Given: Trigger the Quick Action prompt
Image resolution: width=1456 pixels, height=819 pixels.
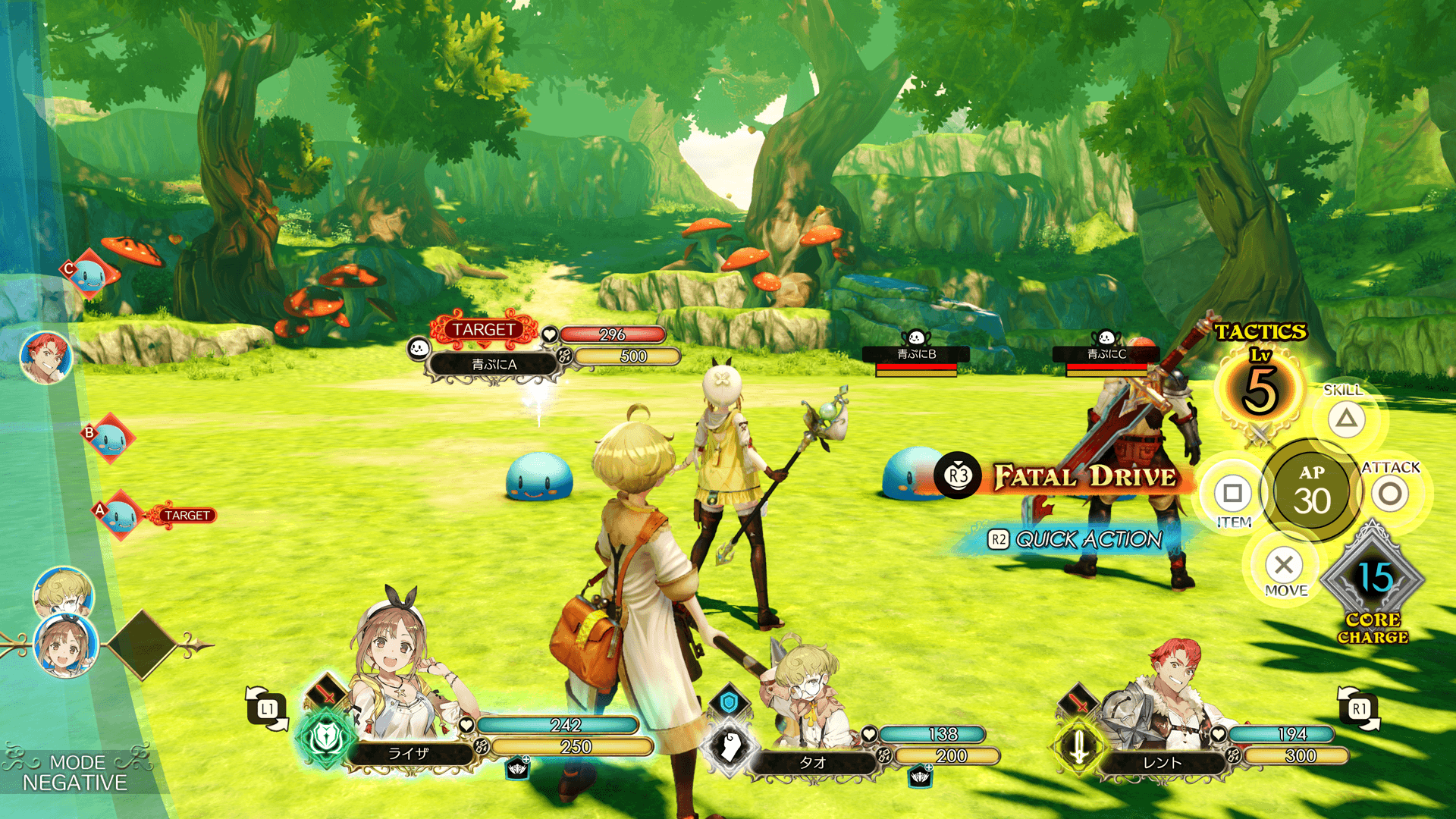Looking at the screenshot, I should pos(1077,539).
